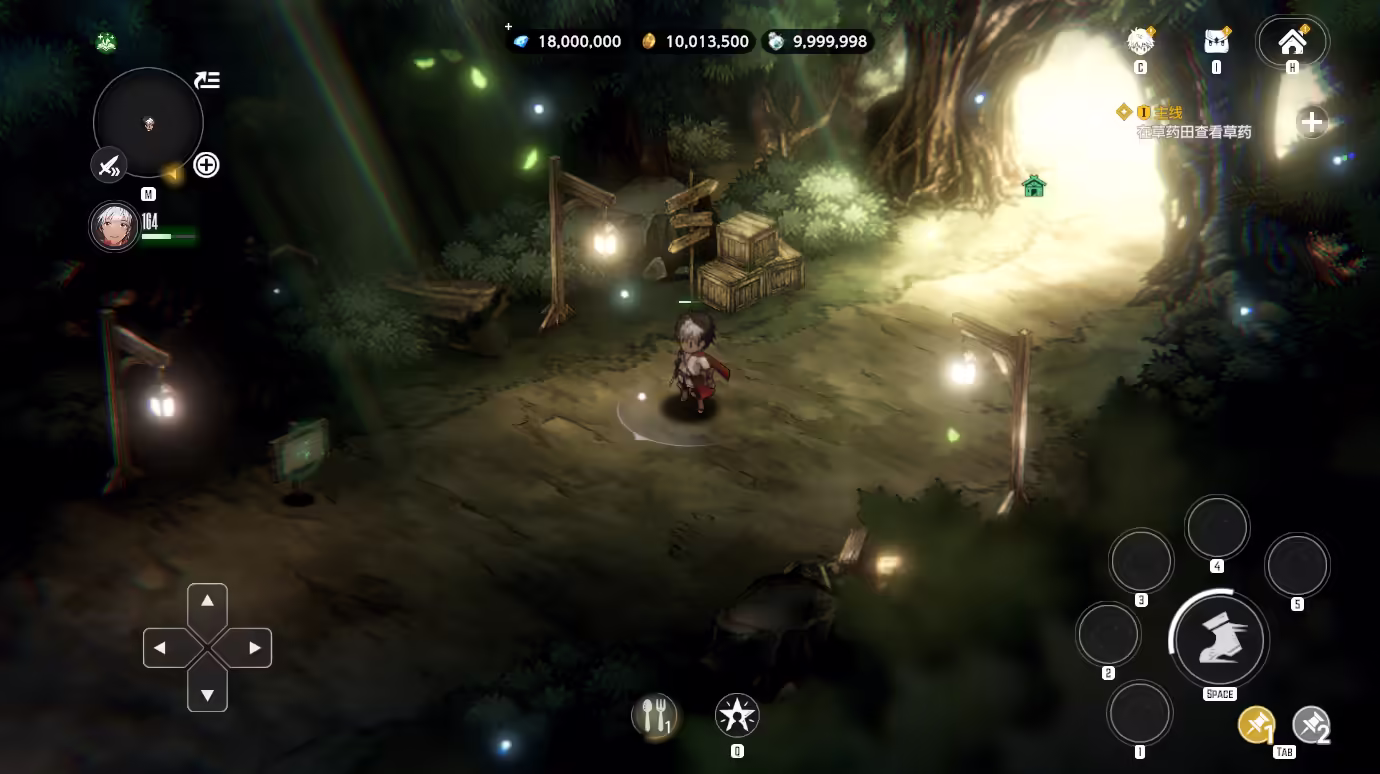Click the left arrow on the D-pad
The height and width of the screenshot is (774, 1380).
click(x=160, y=648)
